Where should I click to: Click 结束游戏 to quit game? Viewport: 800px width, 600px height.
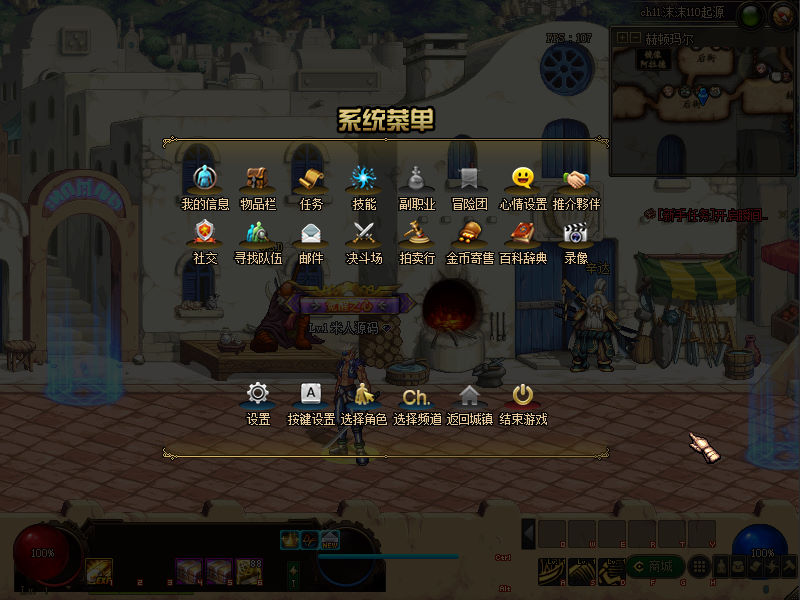(523, 395)
